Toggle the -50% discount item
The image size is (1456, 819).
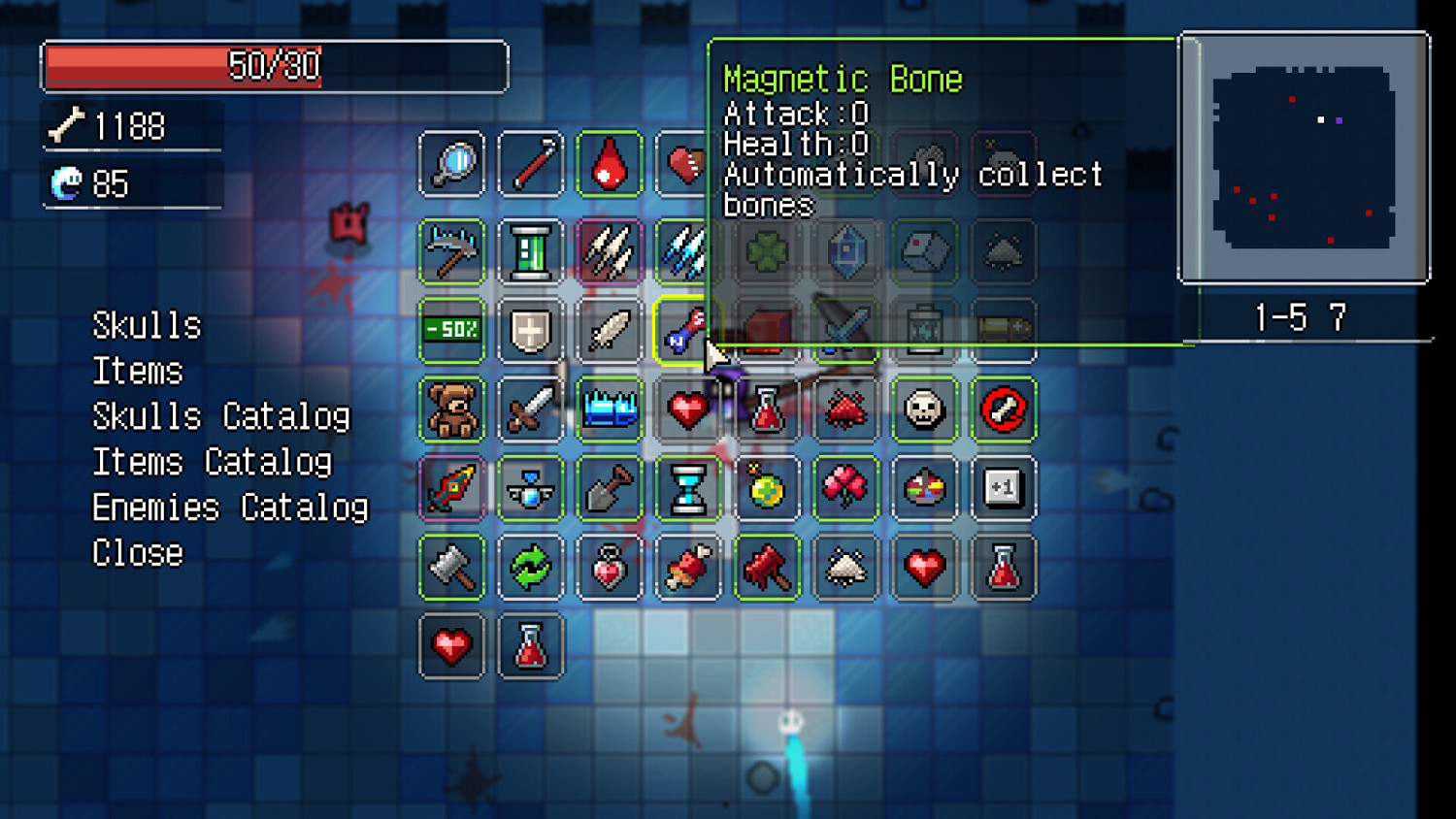point(451,330)
